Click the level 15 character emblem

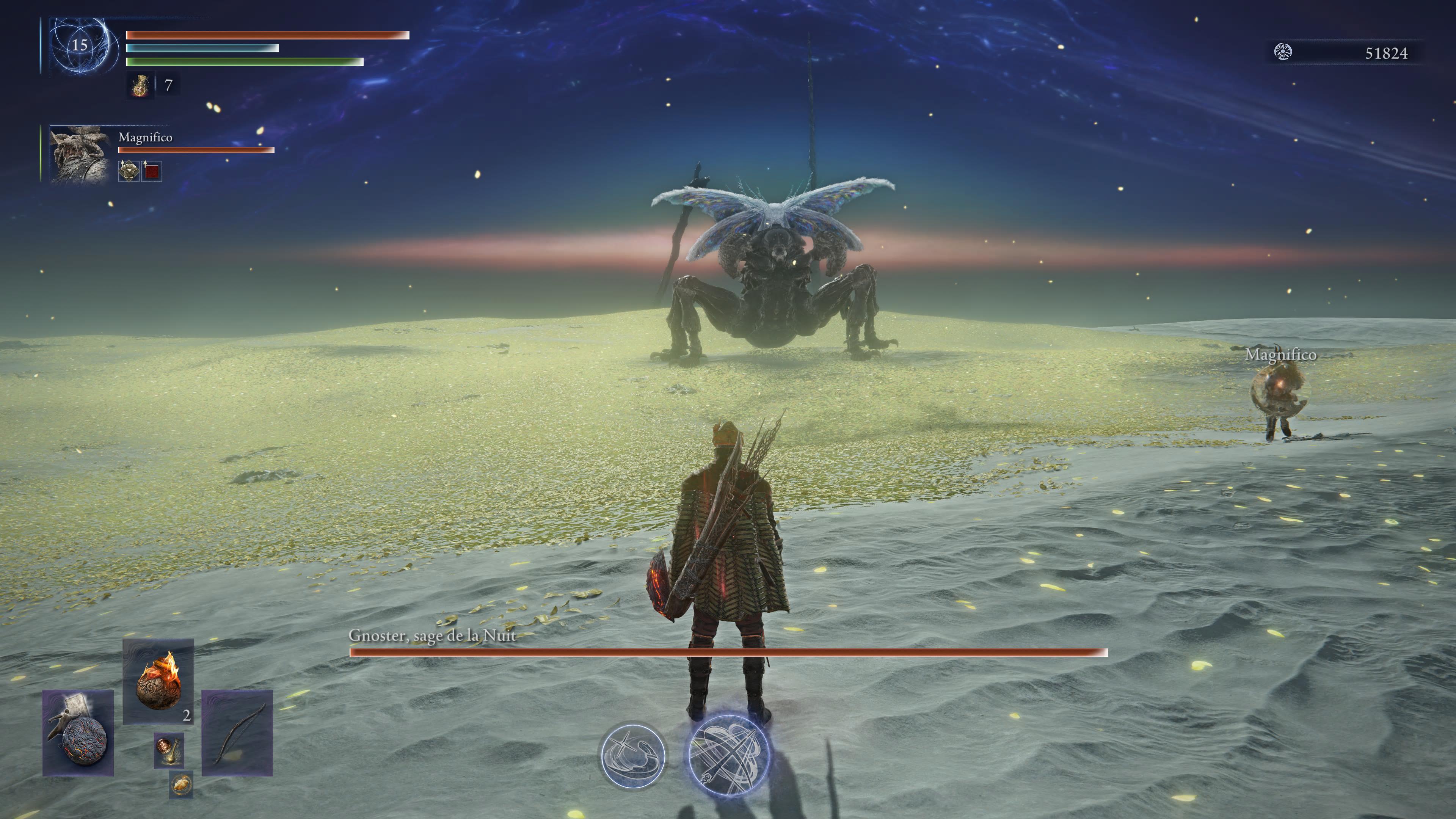[x=80, y=45]
